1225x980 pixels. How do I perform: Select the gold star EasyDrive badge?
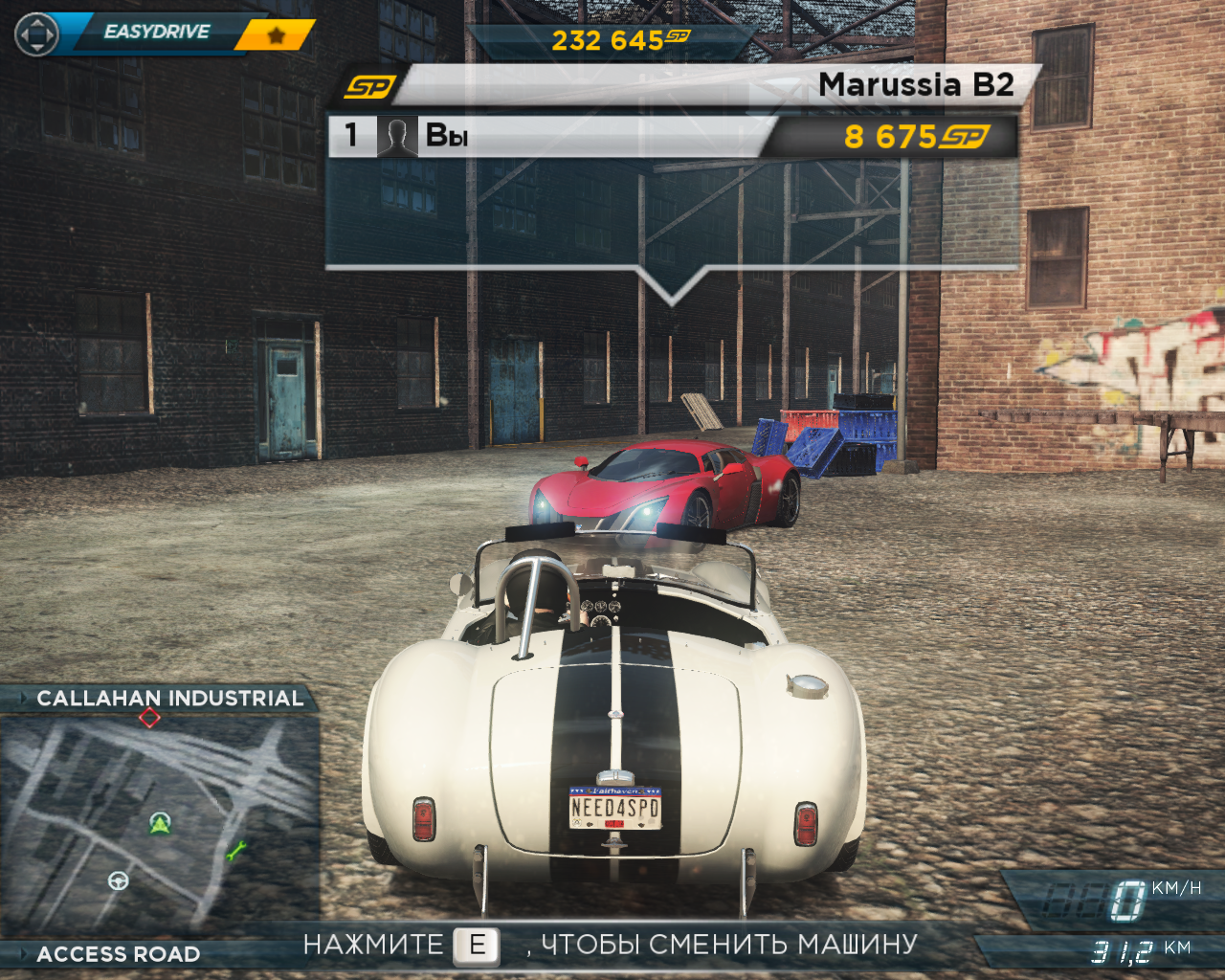pos(276,35)
